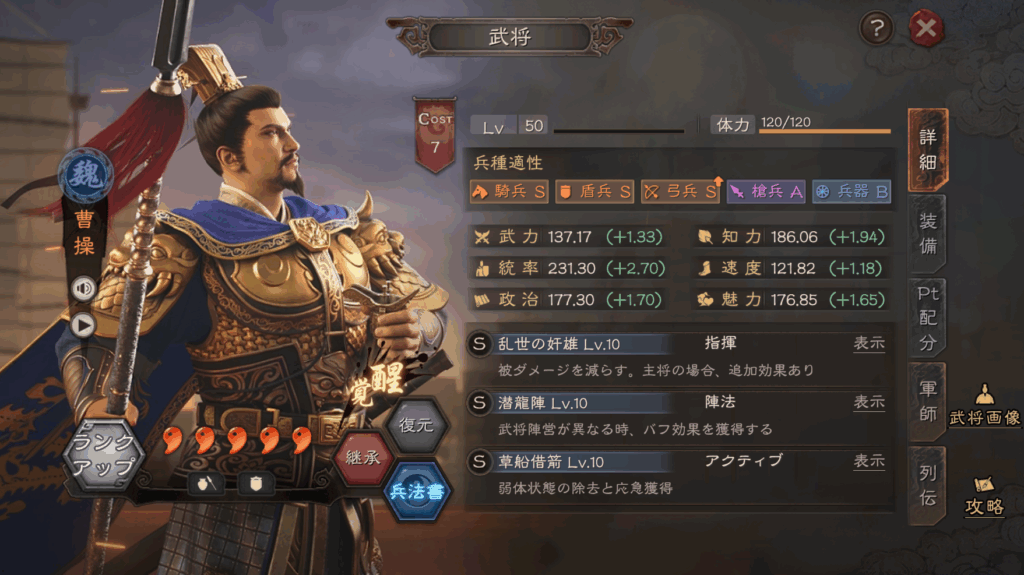This screenshot has height=575, width=1024.
Task: Close the 武将 screen with the red X
Action: 926,30
